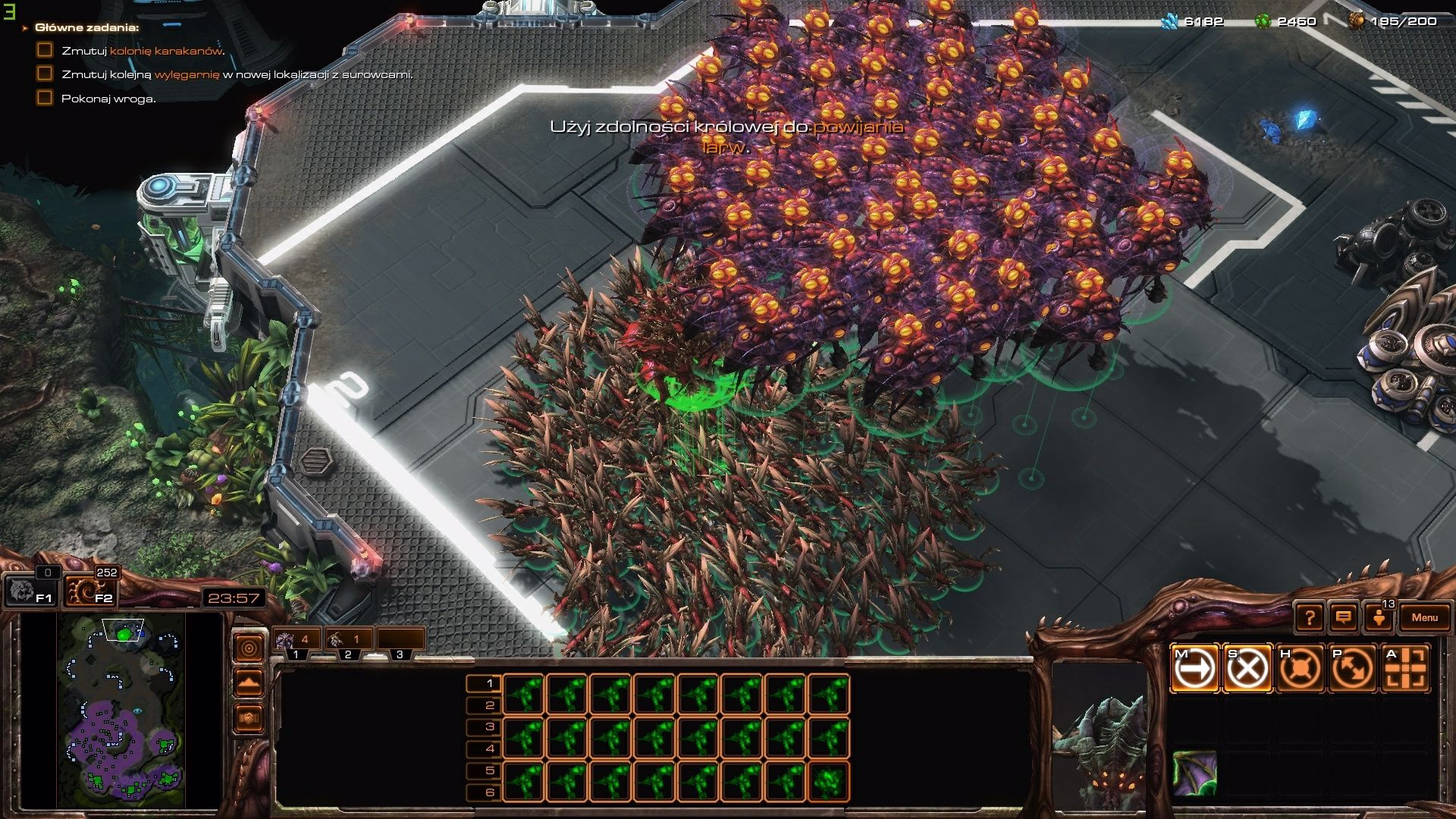Activate the Patrol command

coord(1354,668)
